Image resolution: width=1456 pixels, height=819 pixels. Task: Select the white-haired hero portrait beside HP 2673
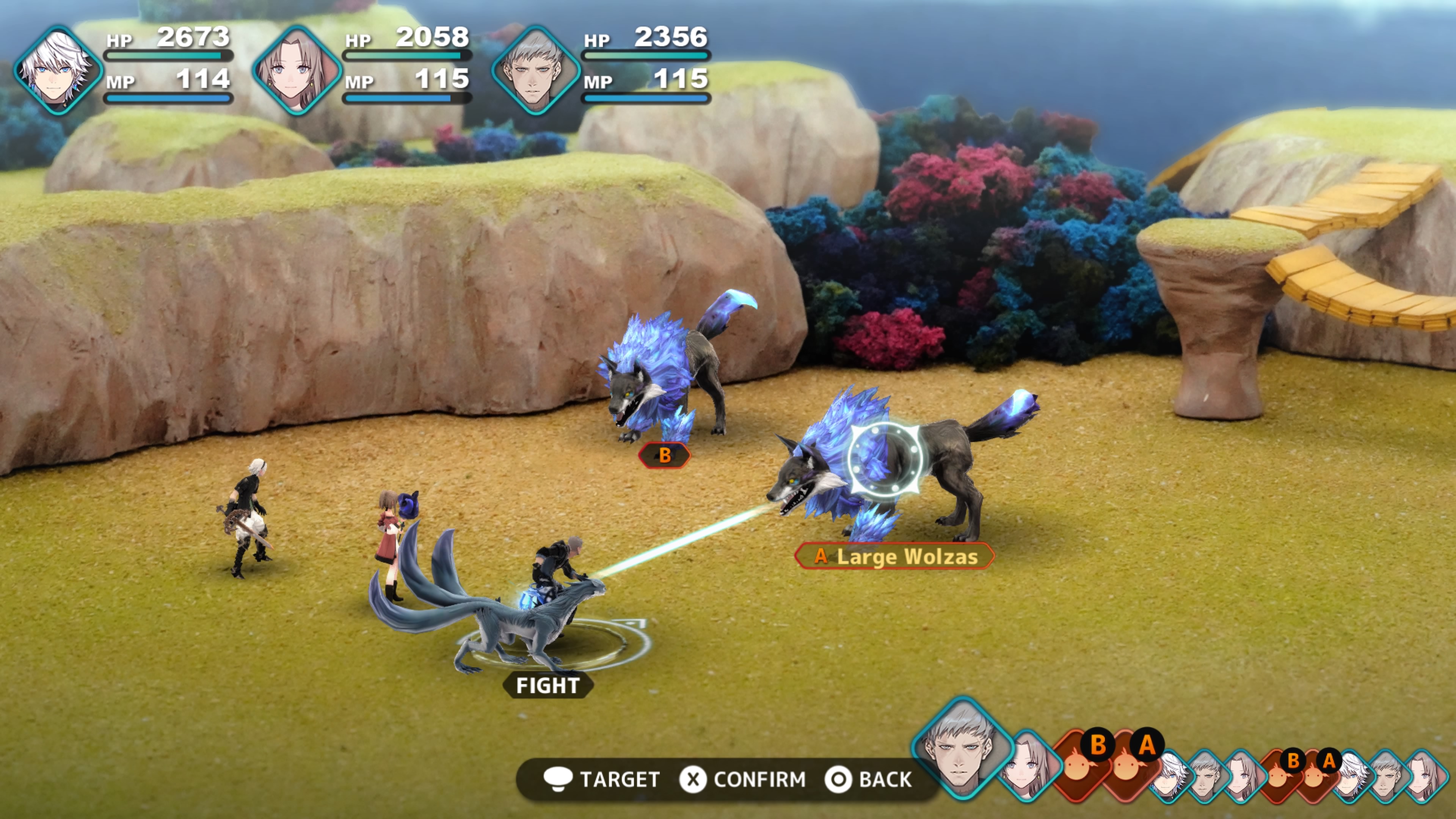[57, 71]
